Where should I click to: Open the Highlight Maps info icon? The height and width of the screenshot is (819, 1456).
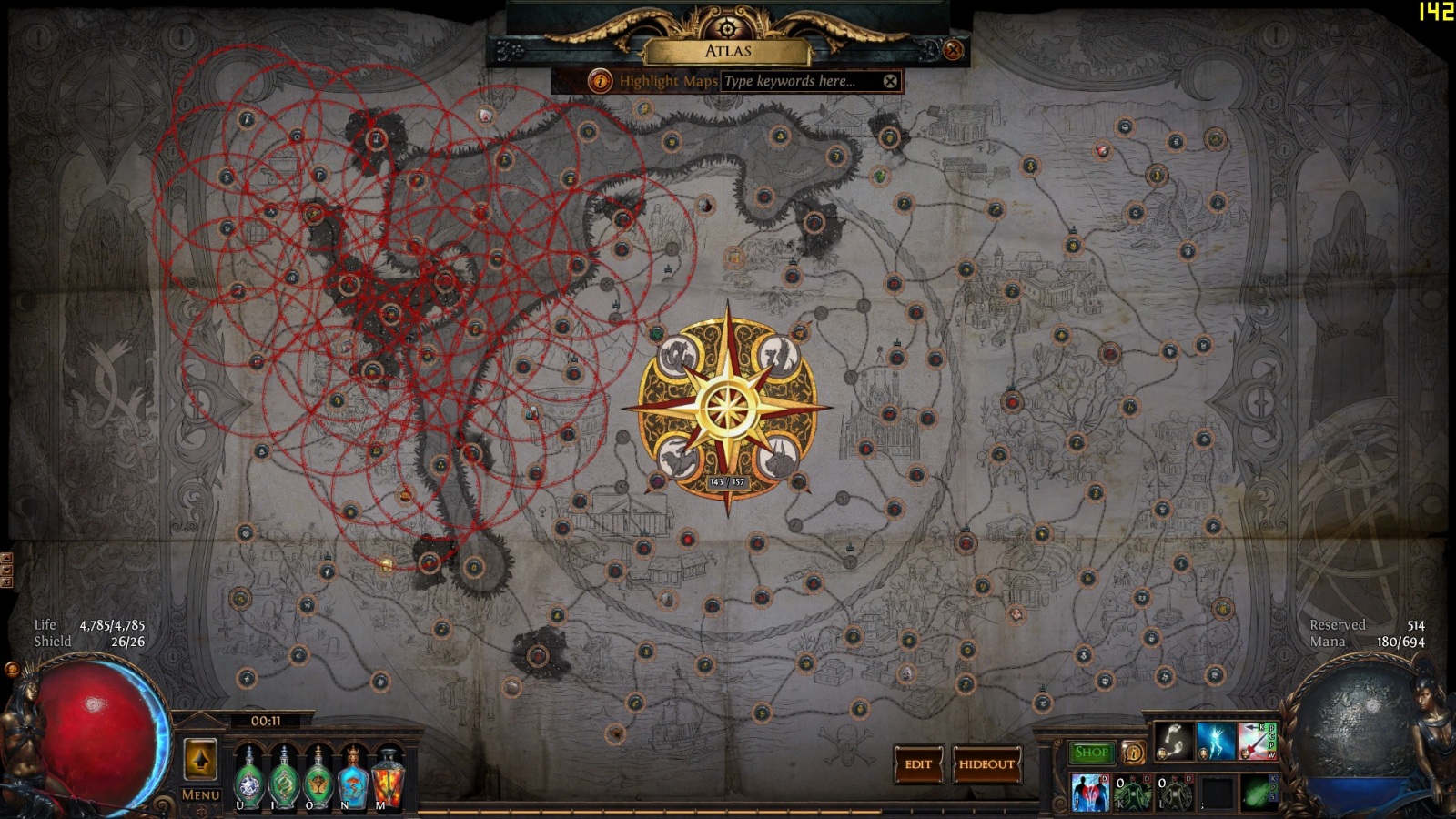(x=600, y=81)
